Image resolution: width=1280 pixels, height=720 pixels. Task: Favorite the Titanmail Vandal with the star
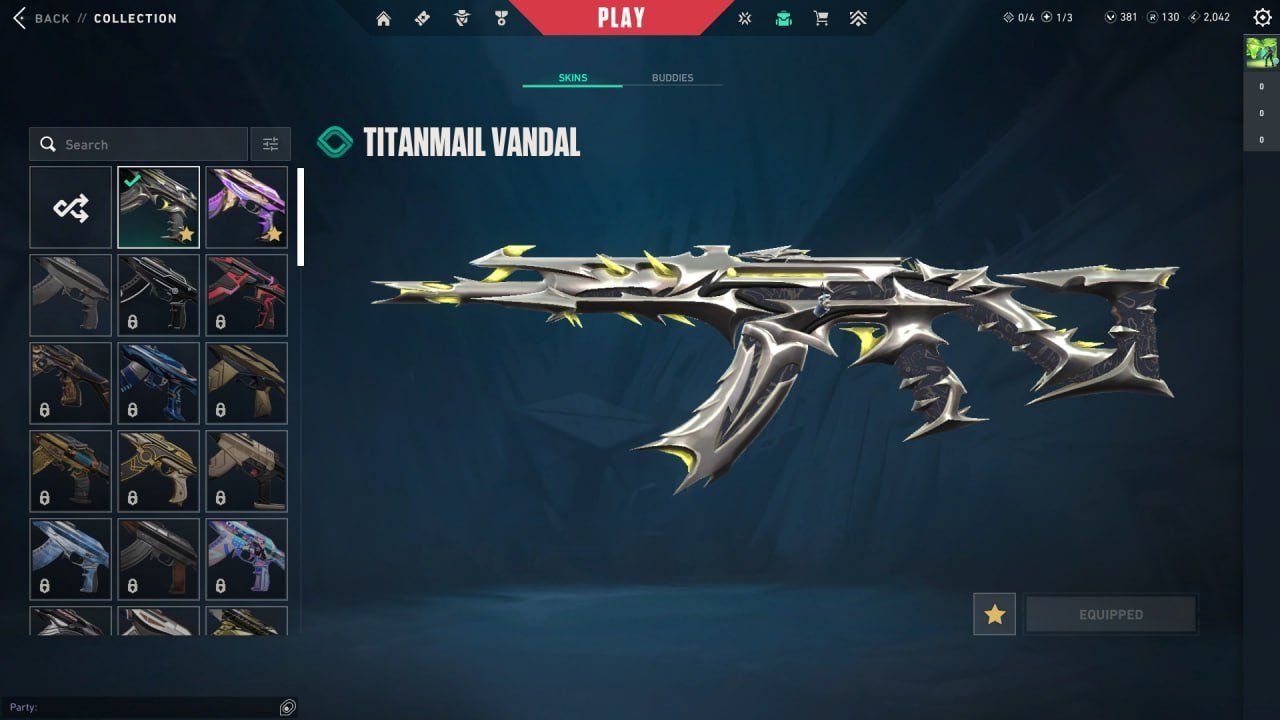(994, 614)
